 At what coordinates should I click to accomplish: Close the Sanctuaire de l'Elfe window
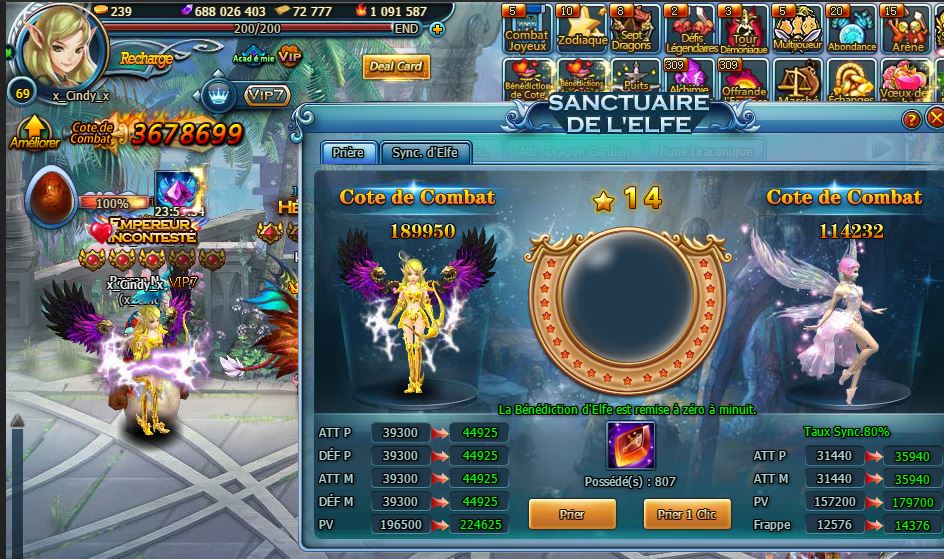(x=935, y=119)
